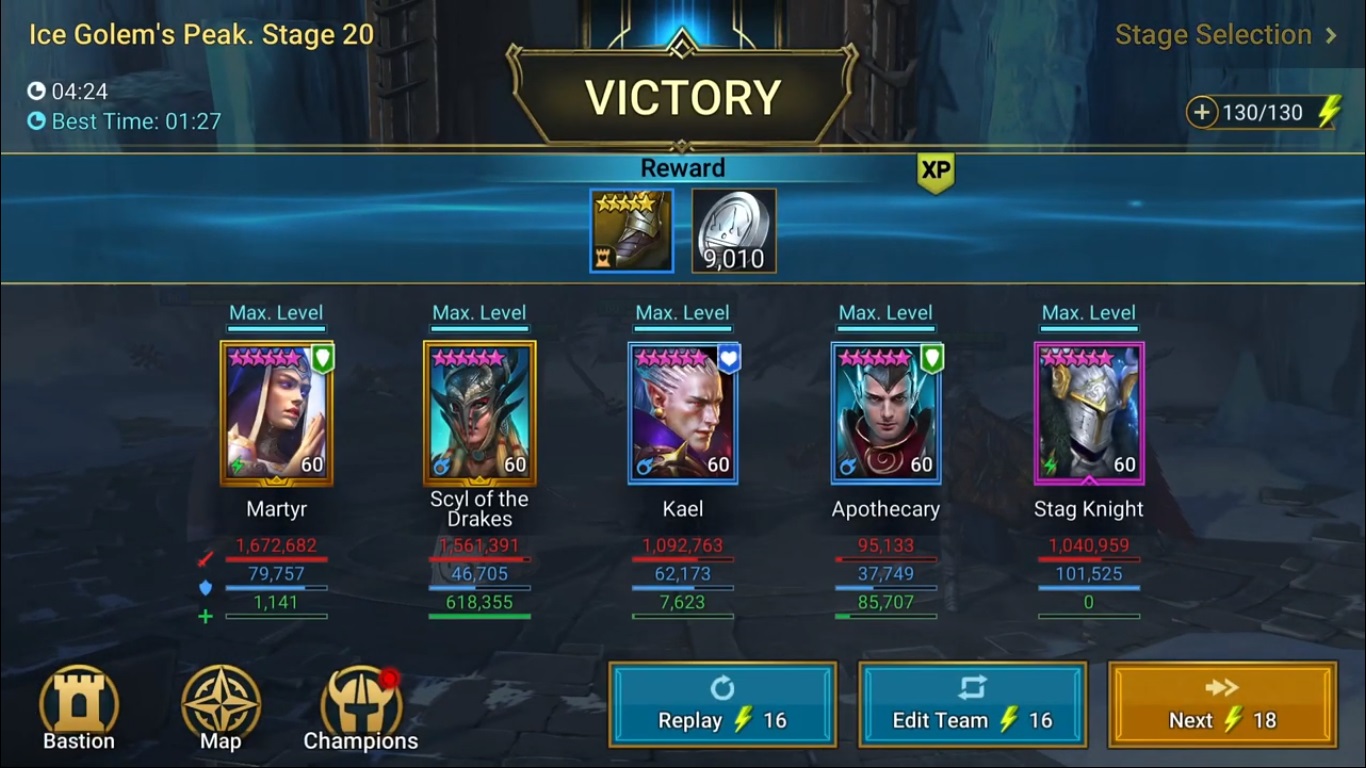Click Replay to repeat the stage

tap(722, 704)
